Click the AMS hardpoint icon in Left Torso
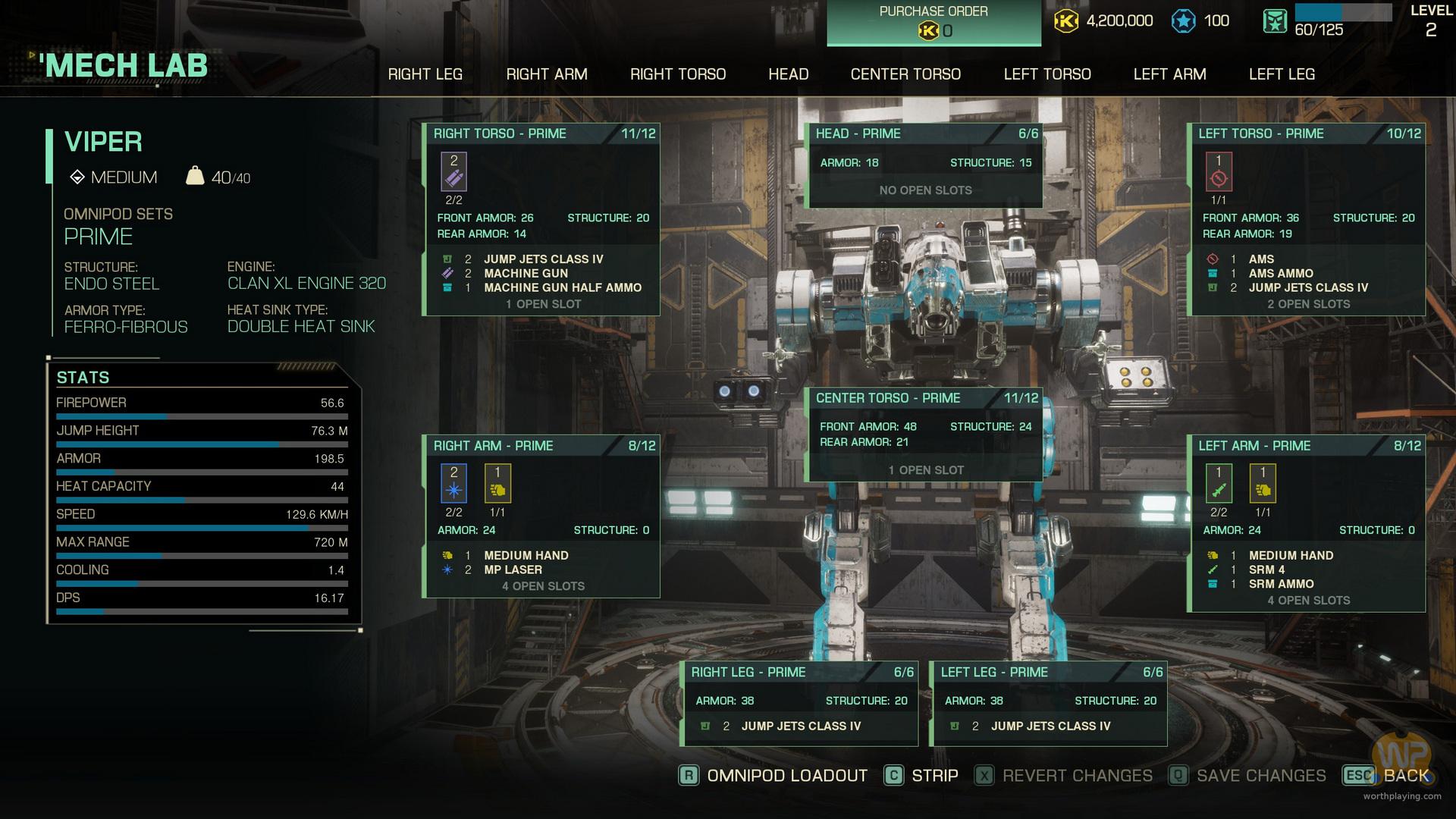The image size is (1456, 819). click(x=1219, y=171)
